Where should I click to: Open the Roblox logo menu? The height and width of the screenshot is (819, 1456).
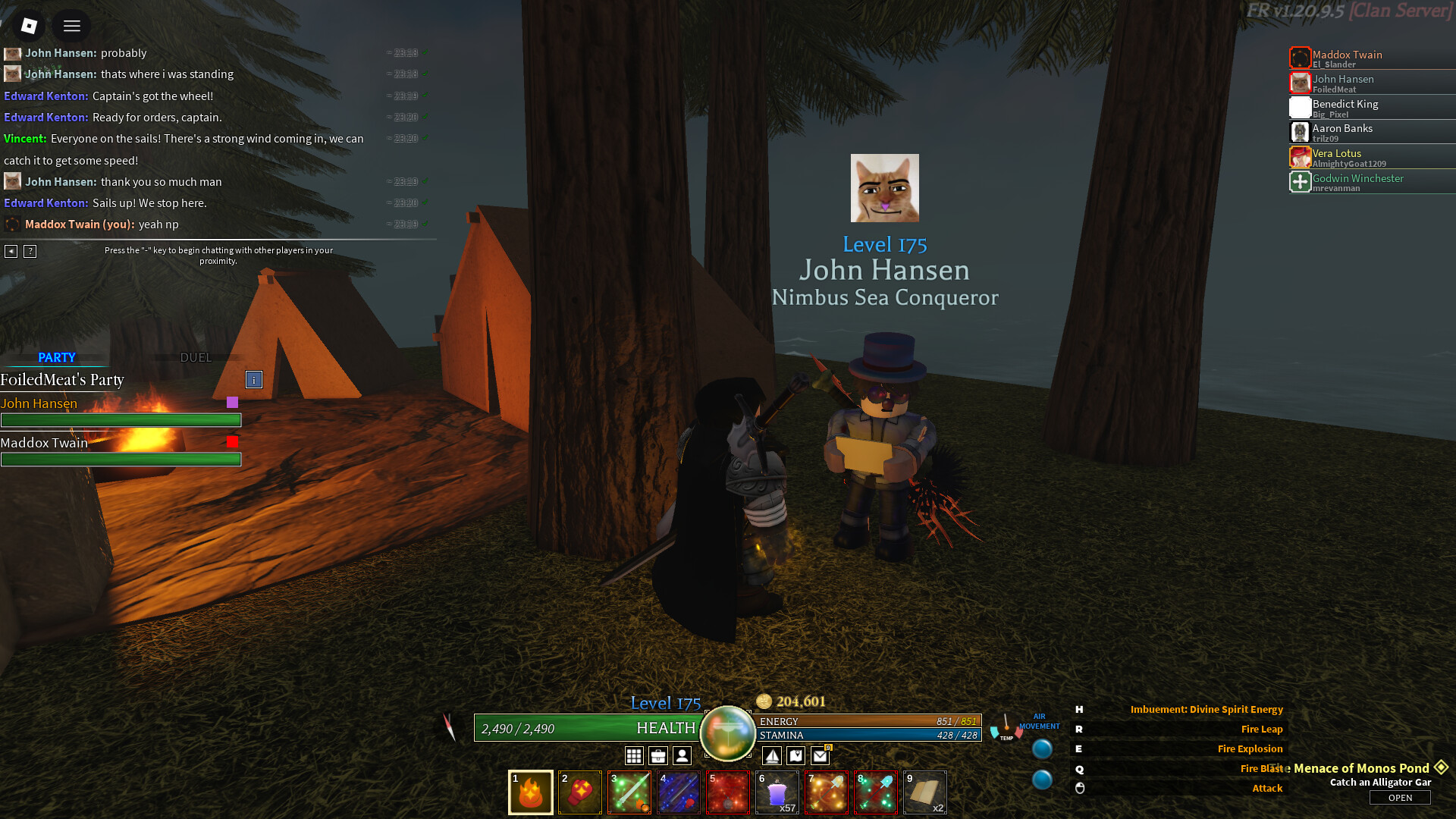pyautogui.click(x=29, y=26)
